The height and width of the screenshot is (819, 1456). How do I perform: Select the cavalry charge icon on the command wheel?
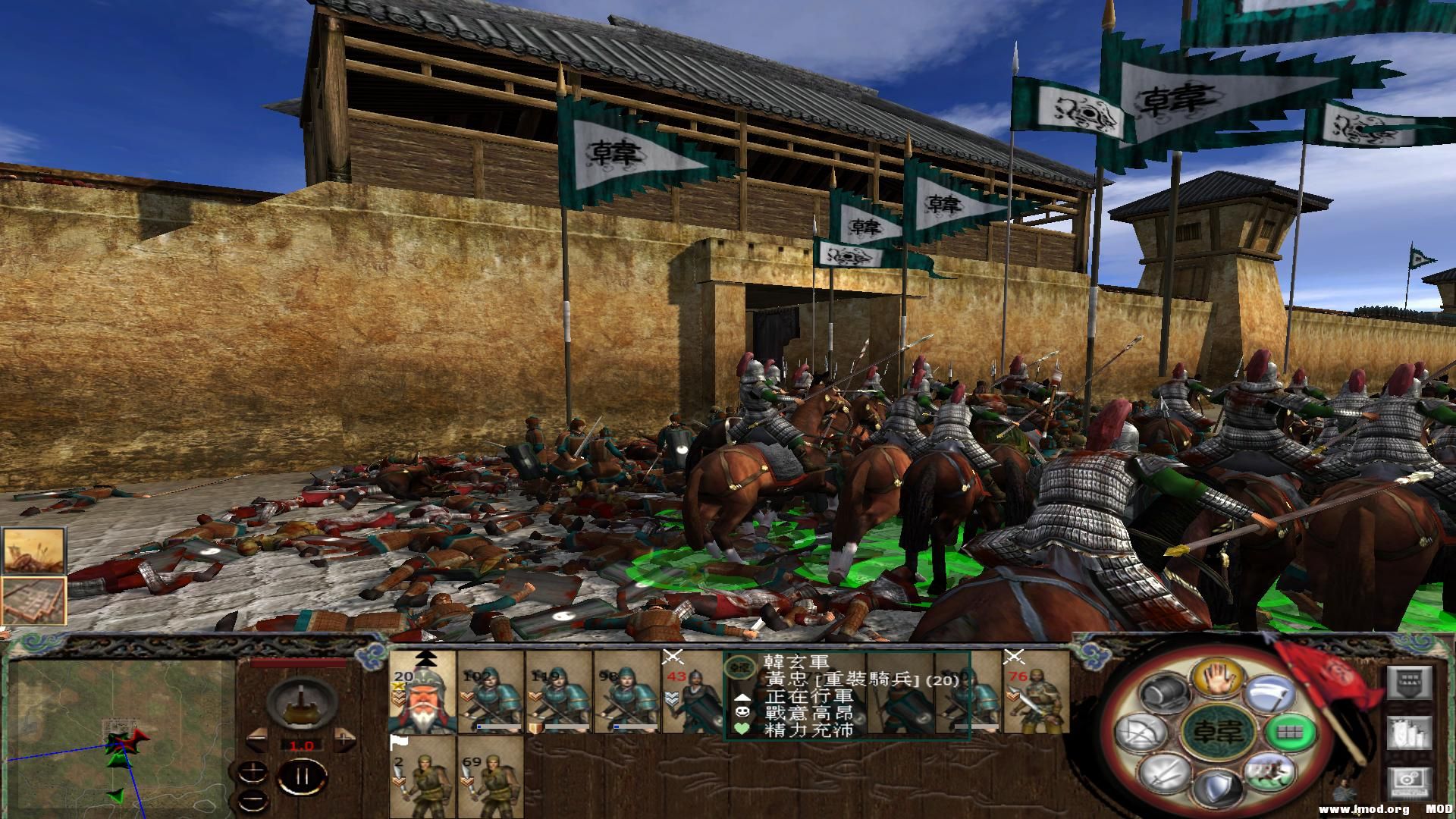click(x=1269, y=775)
